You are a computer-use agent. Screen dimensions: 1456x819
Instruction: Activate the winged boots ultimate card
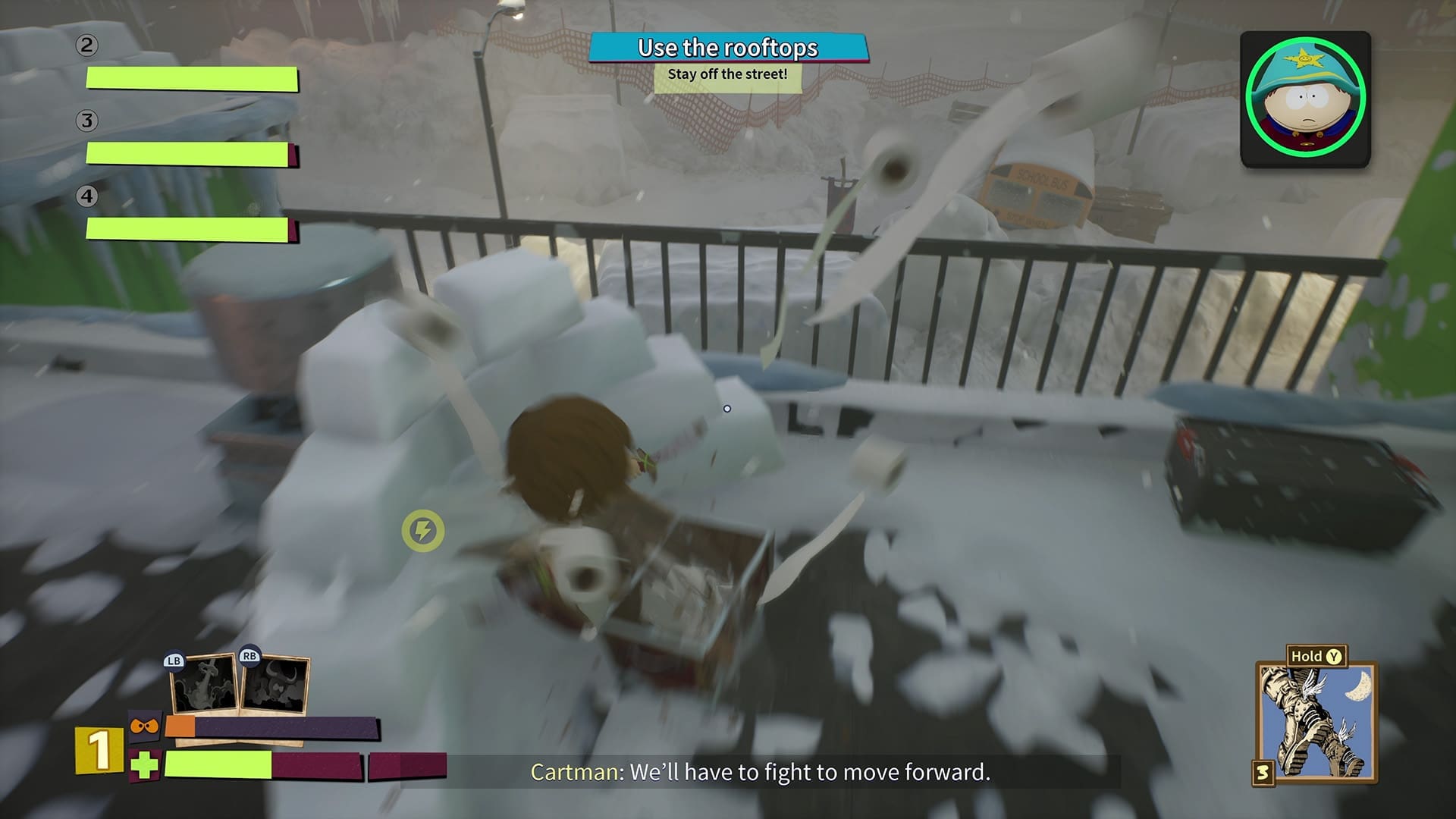pos(1316,723)
